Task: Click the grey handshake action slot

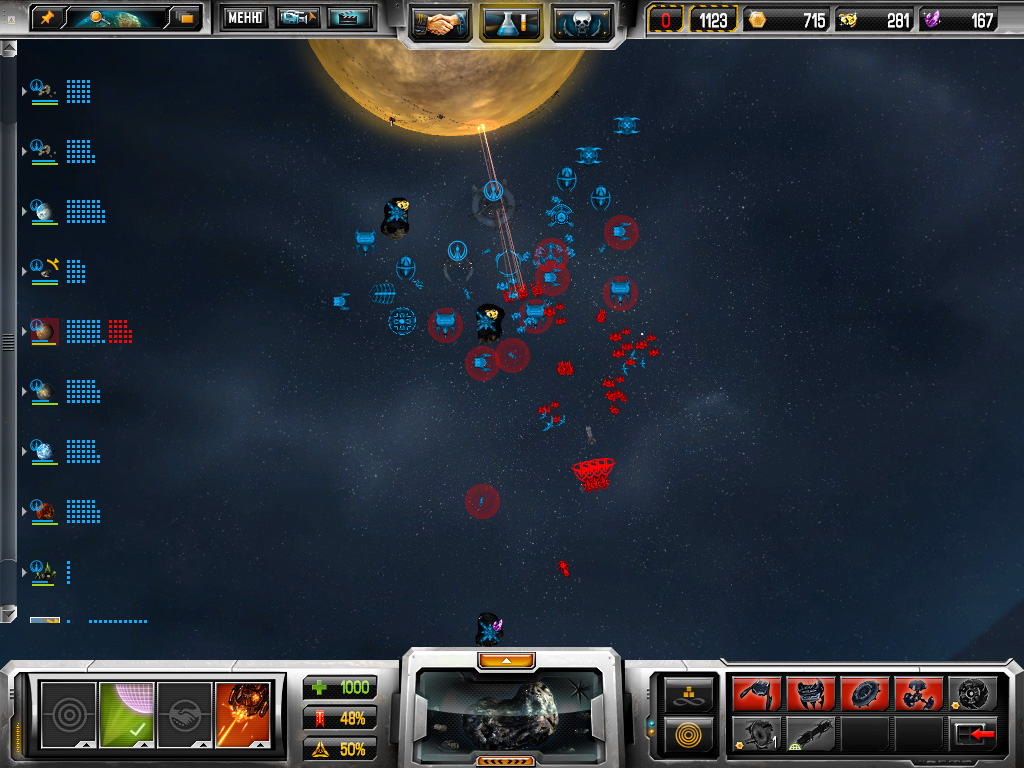Action: coord(185,714)
